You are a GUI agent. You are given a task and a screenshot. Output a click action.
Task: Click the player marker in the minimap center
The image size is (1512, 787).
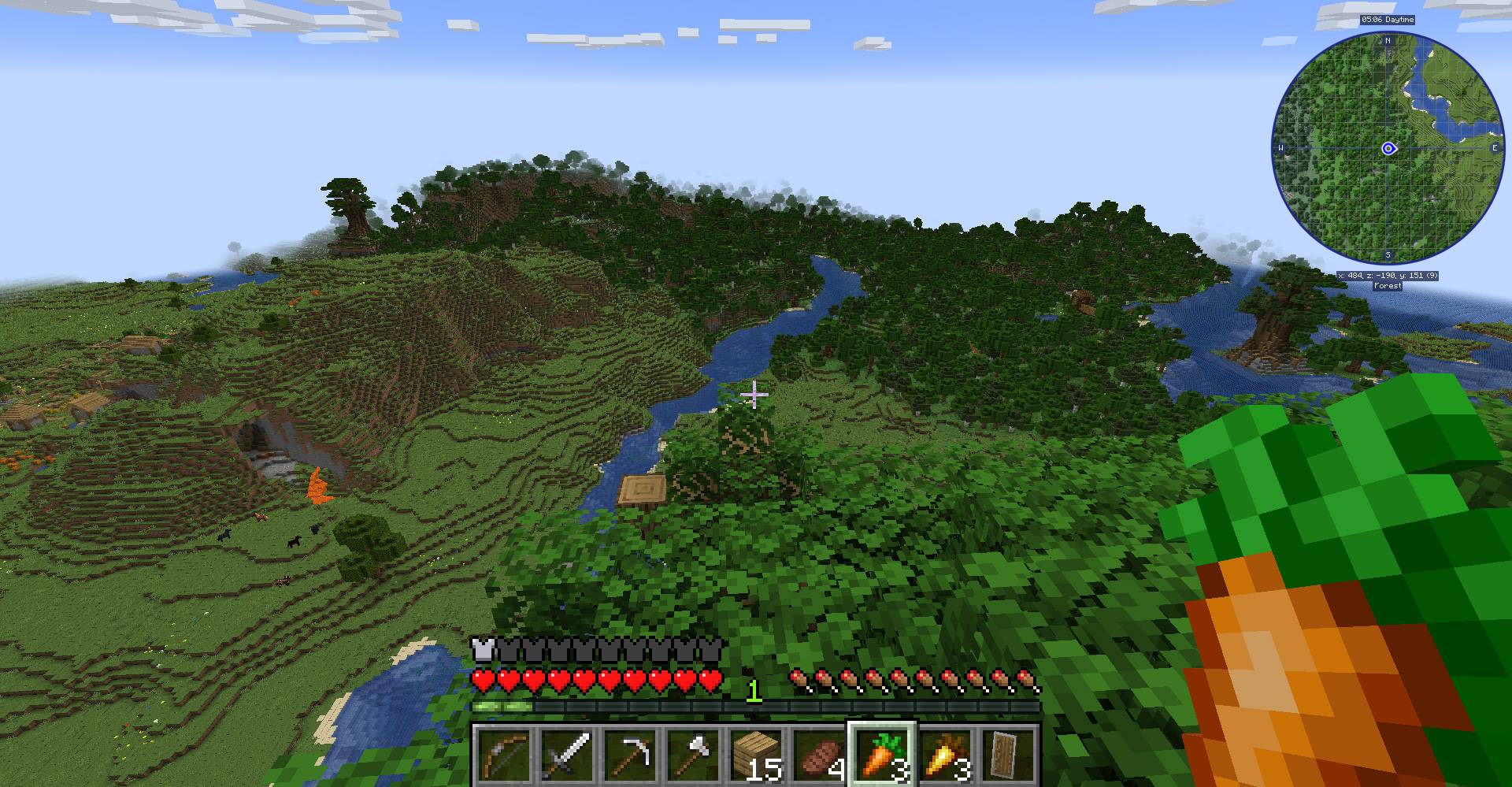(x=1388, y=147)
